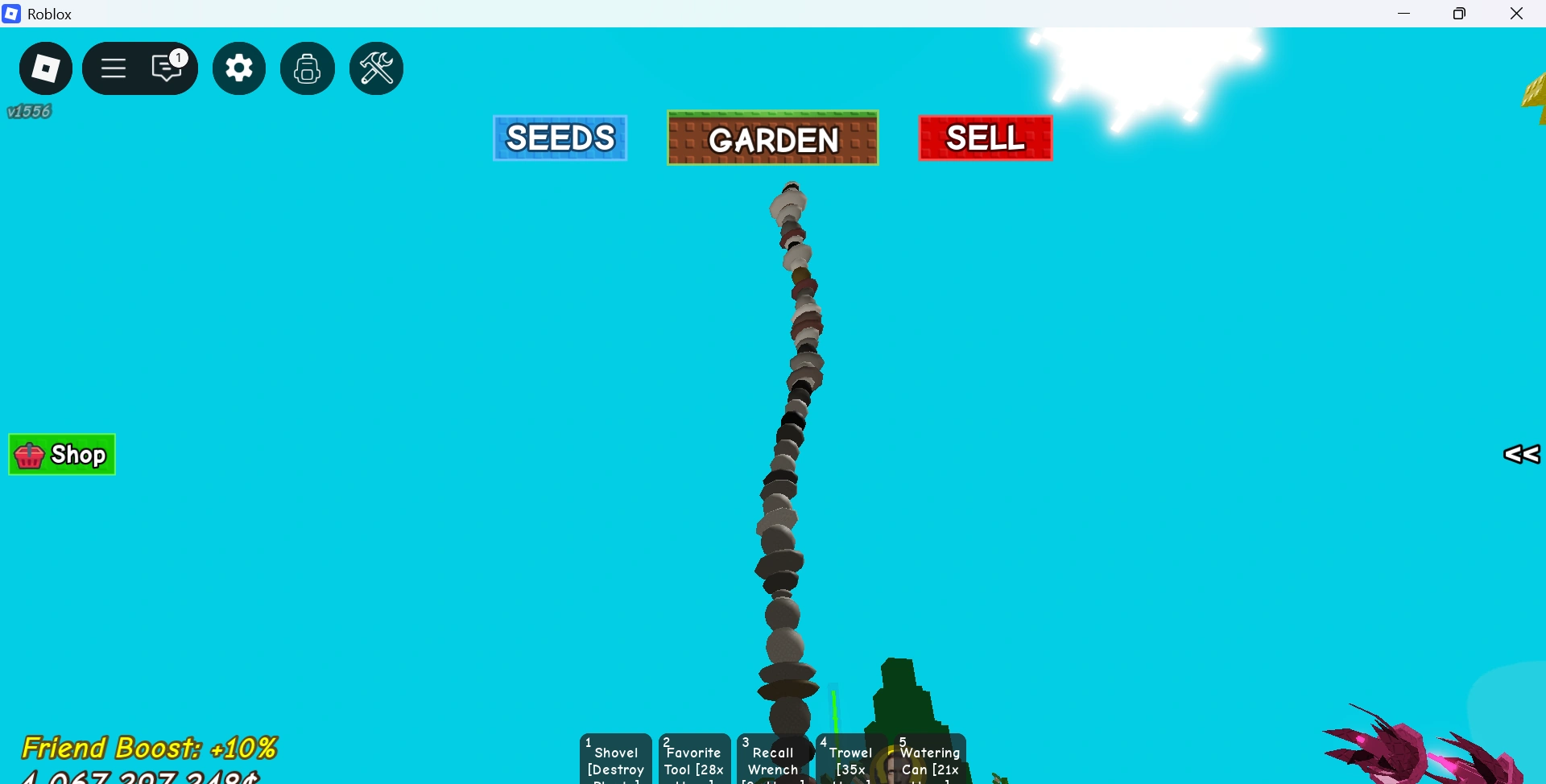
Task: Open the settings gear icon
Action: click(238, 68)
